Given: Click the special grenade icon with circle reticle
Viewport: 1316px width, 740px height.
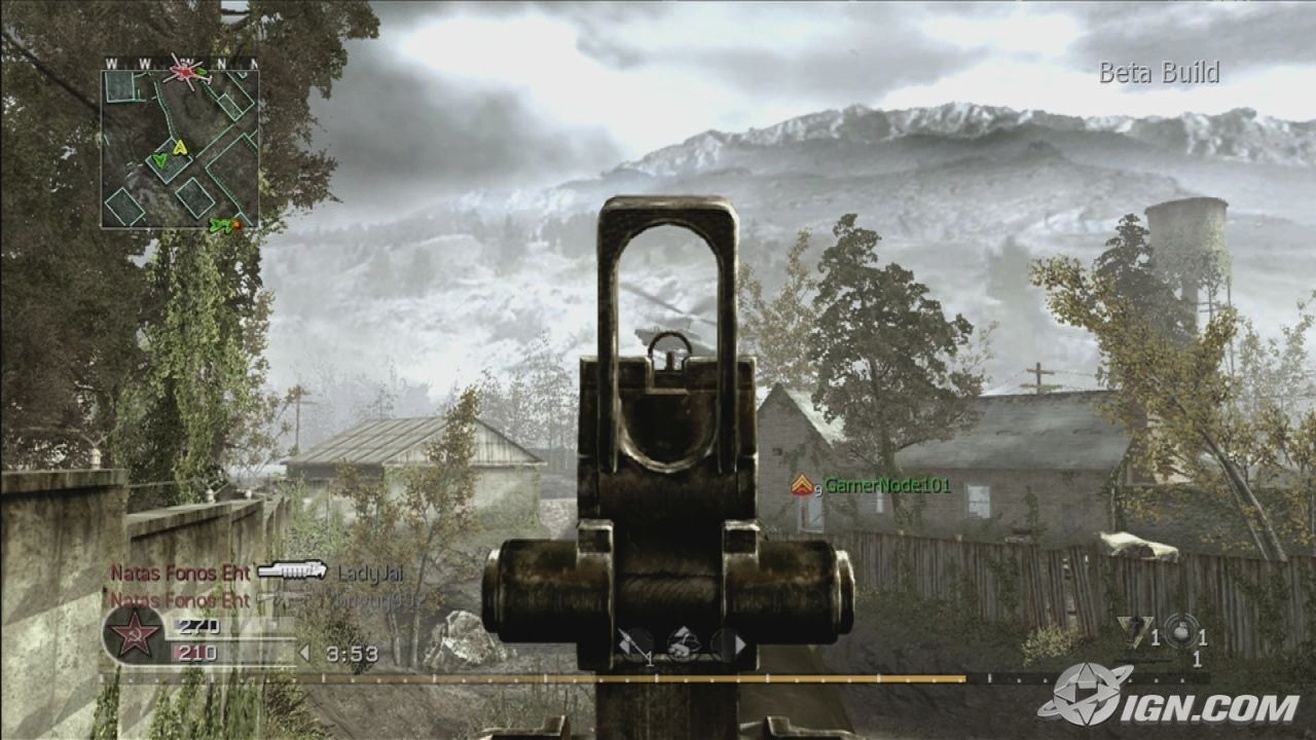Looking at the screenshot, I should (x=1181, y=633).
